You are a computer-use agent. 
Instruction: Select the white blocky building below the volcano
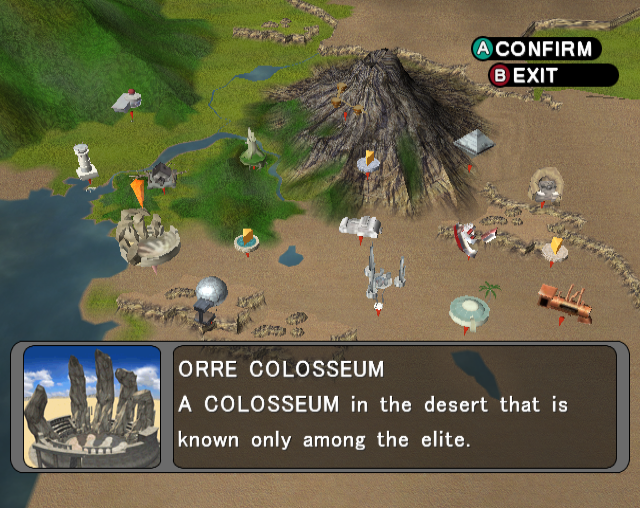click(357, 227)
